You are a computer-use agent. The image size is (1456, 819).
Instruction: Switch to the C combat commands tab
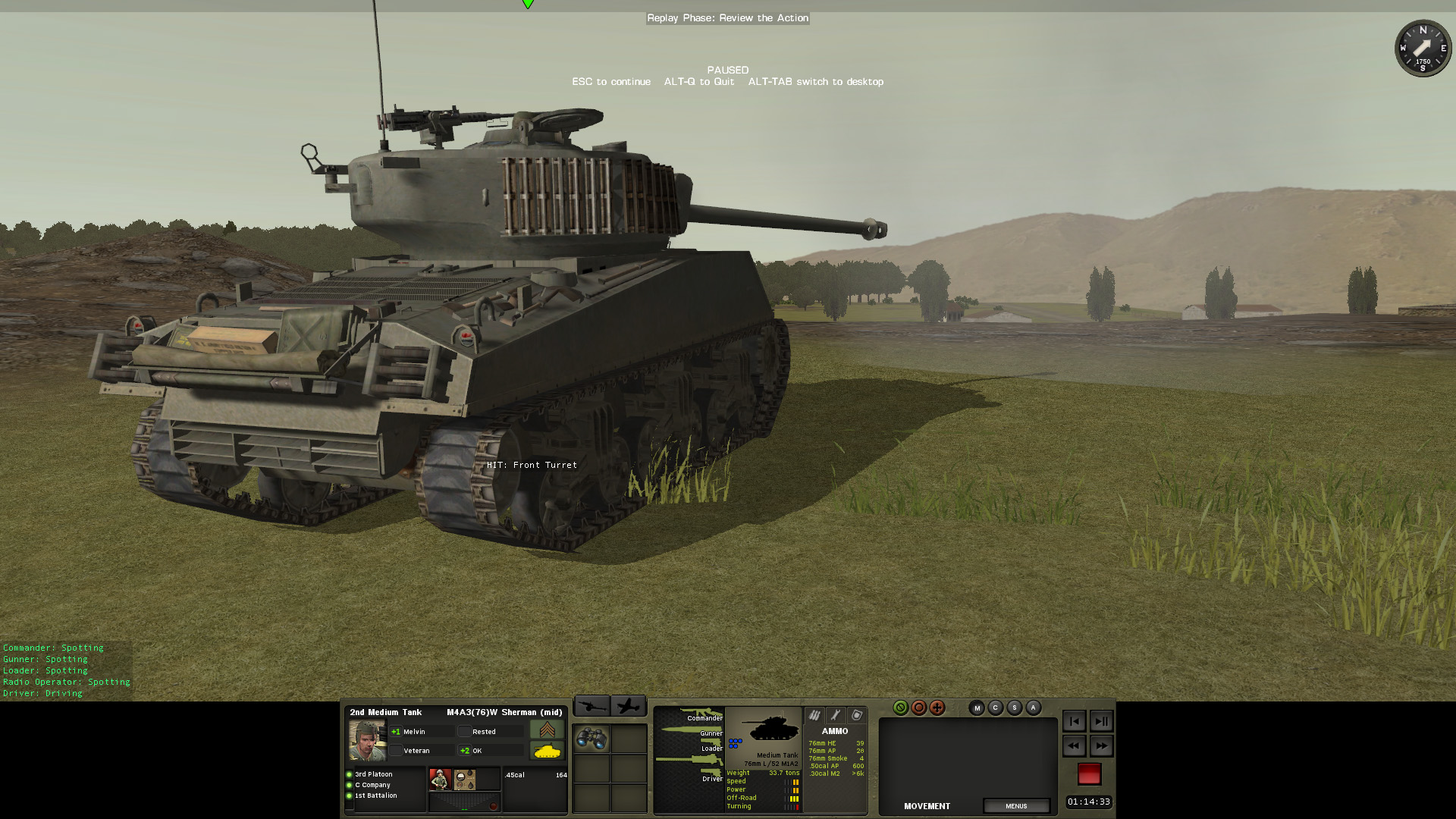(x=996, y=708)
